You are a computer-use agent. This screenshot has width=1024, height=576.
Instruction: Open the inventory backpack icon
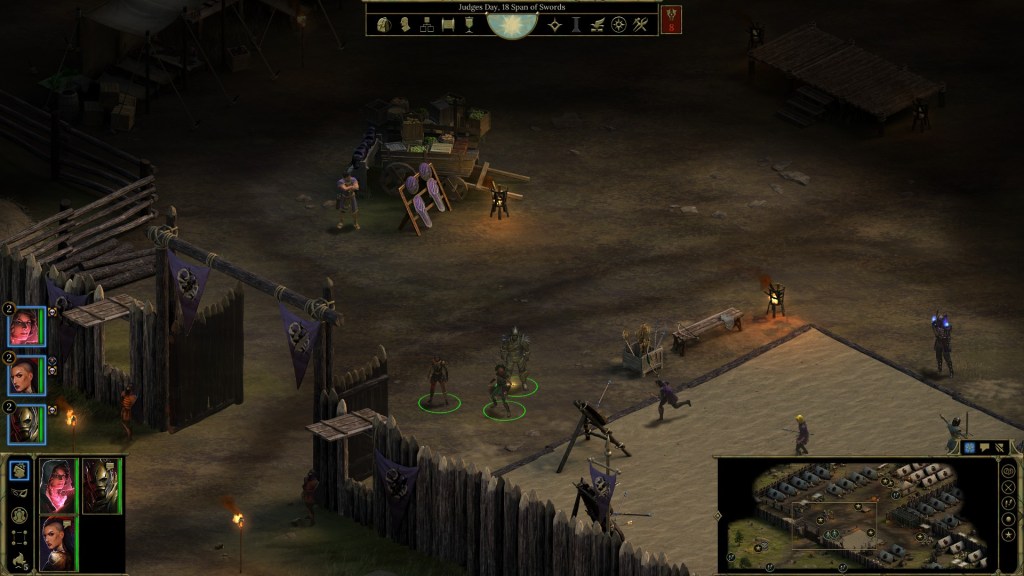pyautogui.click(x=383, y=24)
